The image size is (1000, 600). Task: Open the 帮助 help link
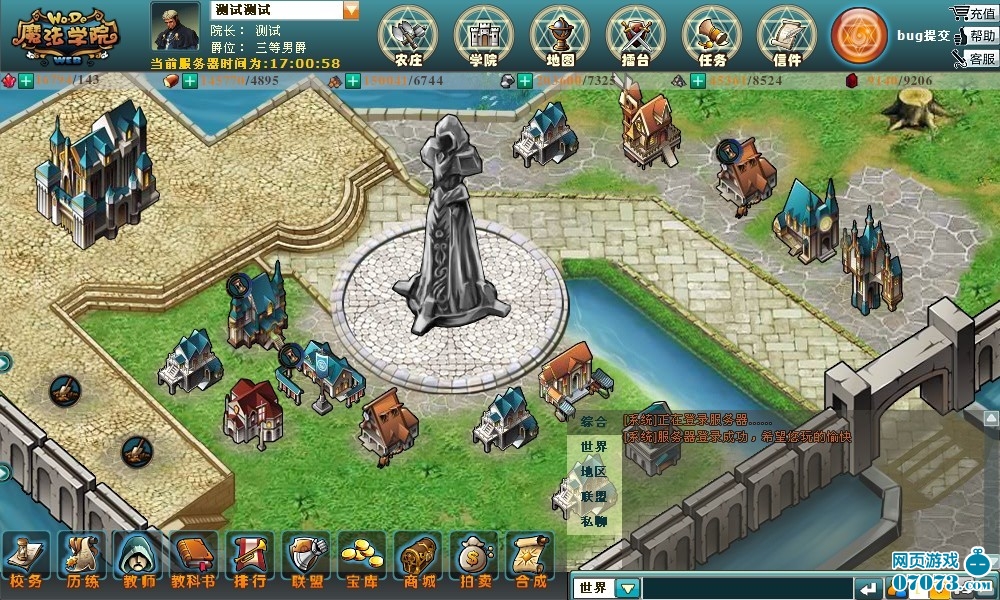pyautogui.click(x=974, y=36)
